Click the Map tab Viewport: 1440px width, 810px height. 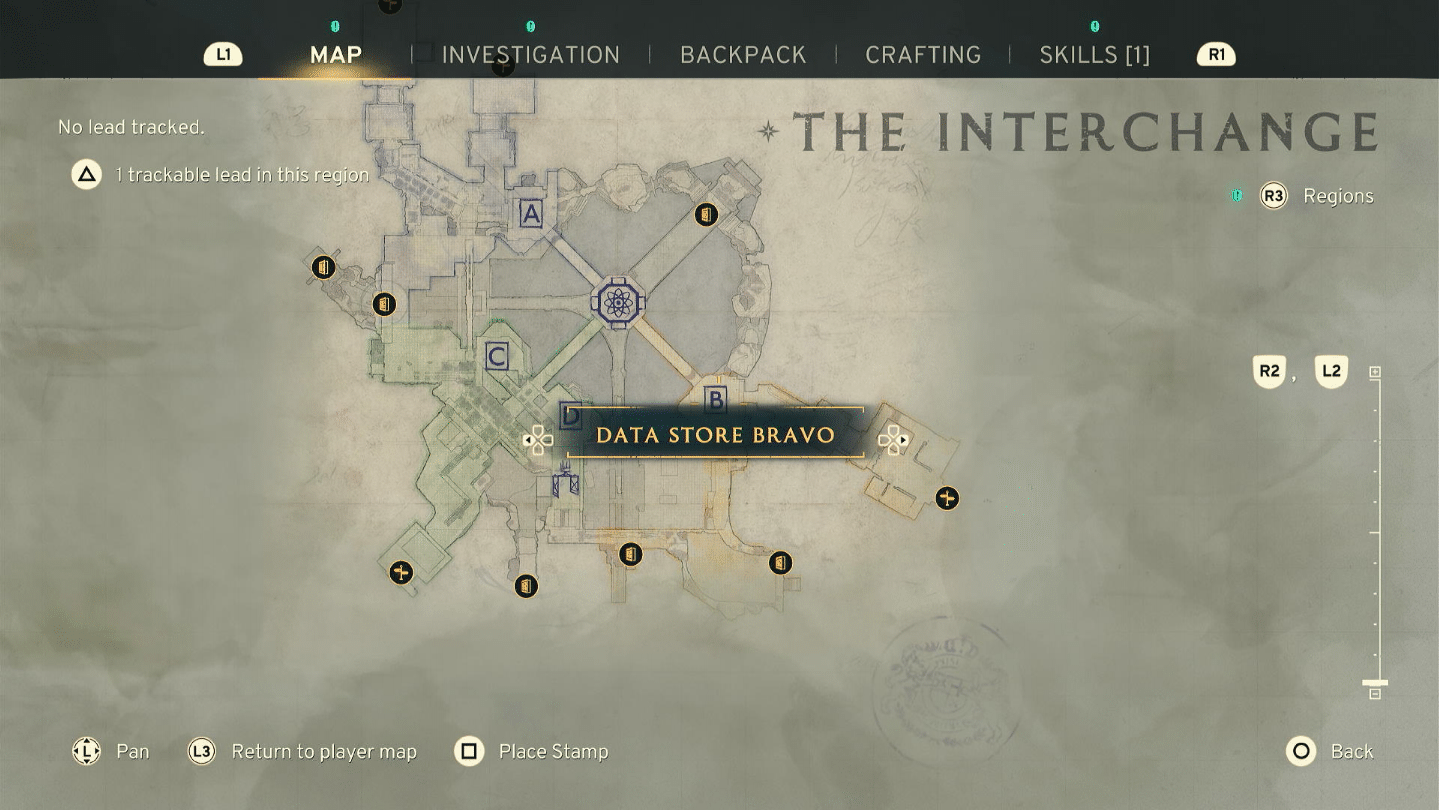pos(336,55)
